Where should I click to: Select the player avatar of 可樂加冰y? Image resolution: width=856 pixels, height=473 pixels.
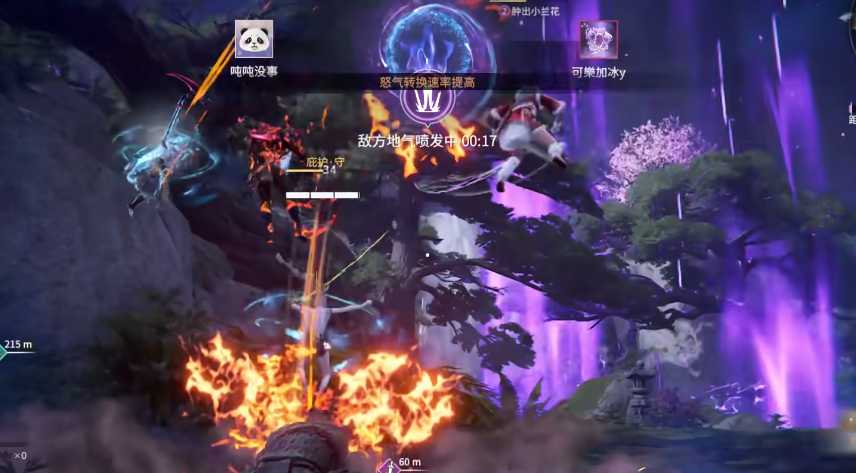pos(598,40)
